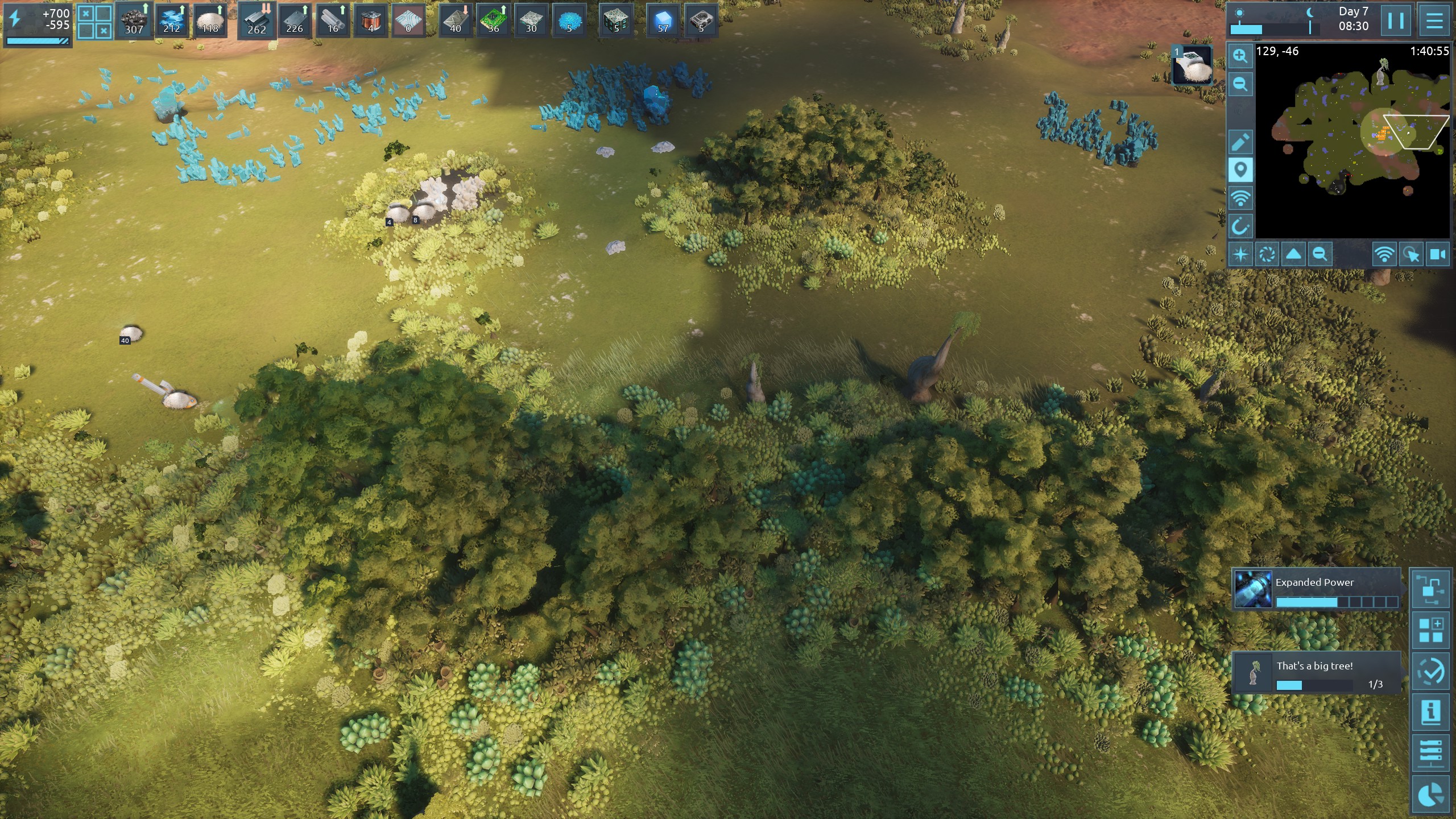Open the info book encyclopedia
This screenshot has width=1456, height=819.
[x=1430, y=712]
